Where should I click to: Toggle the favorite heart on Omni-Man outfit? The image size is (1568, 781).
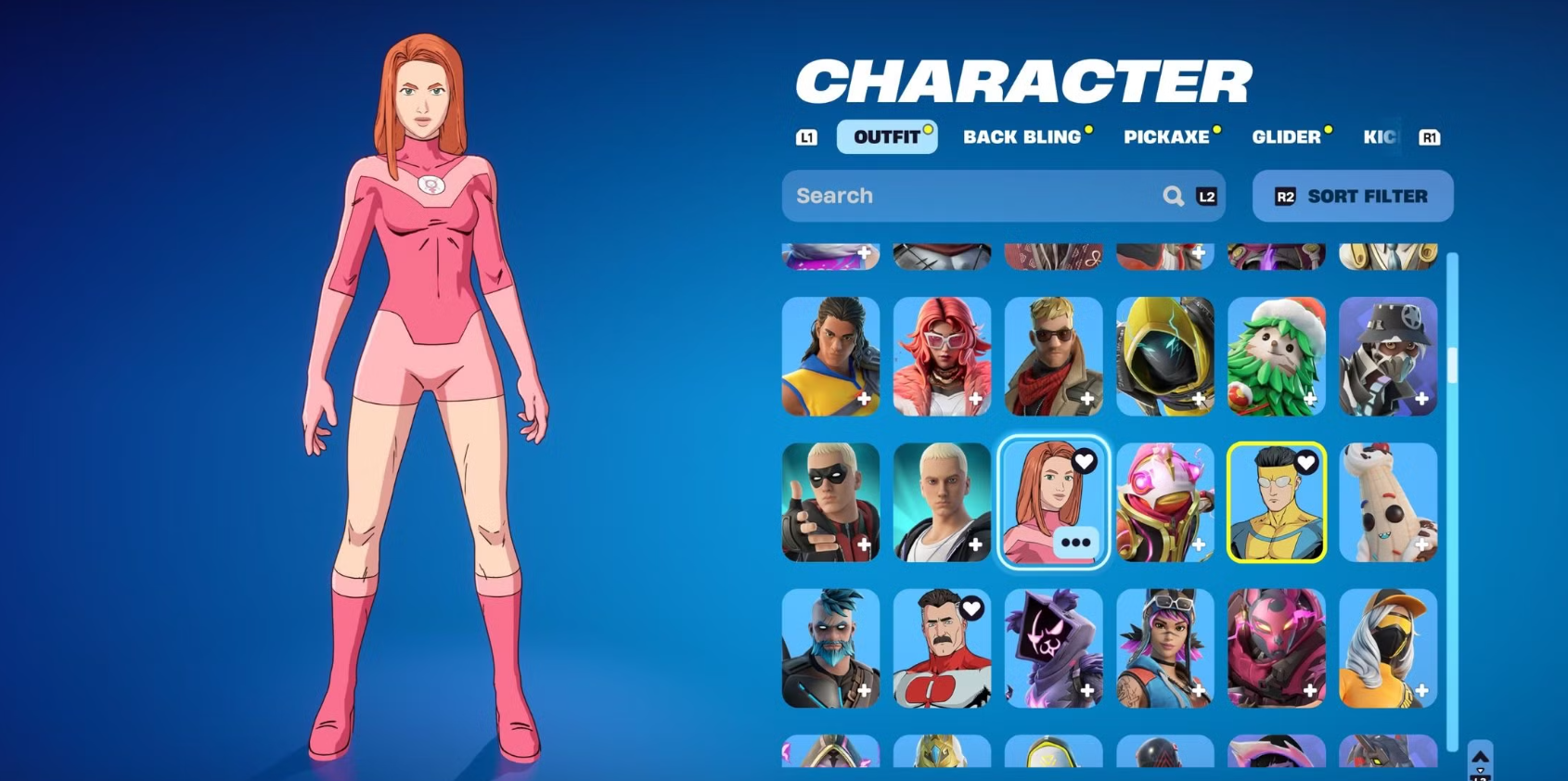click(x=971, y=608)
